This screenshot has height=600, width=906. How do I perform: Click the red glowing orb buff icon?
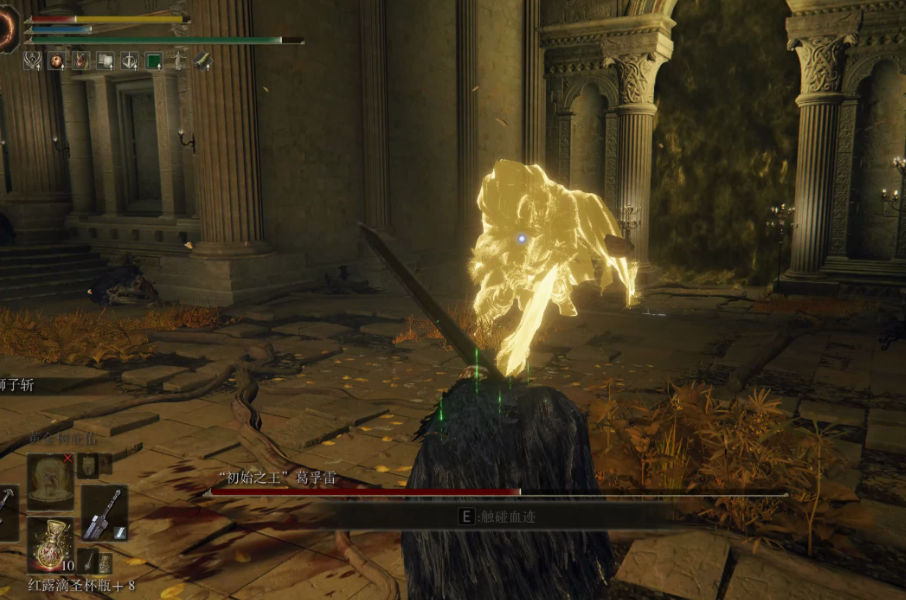click(57, 61)
